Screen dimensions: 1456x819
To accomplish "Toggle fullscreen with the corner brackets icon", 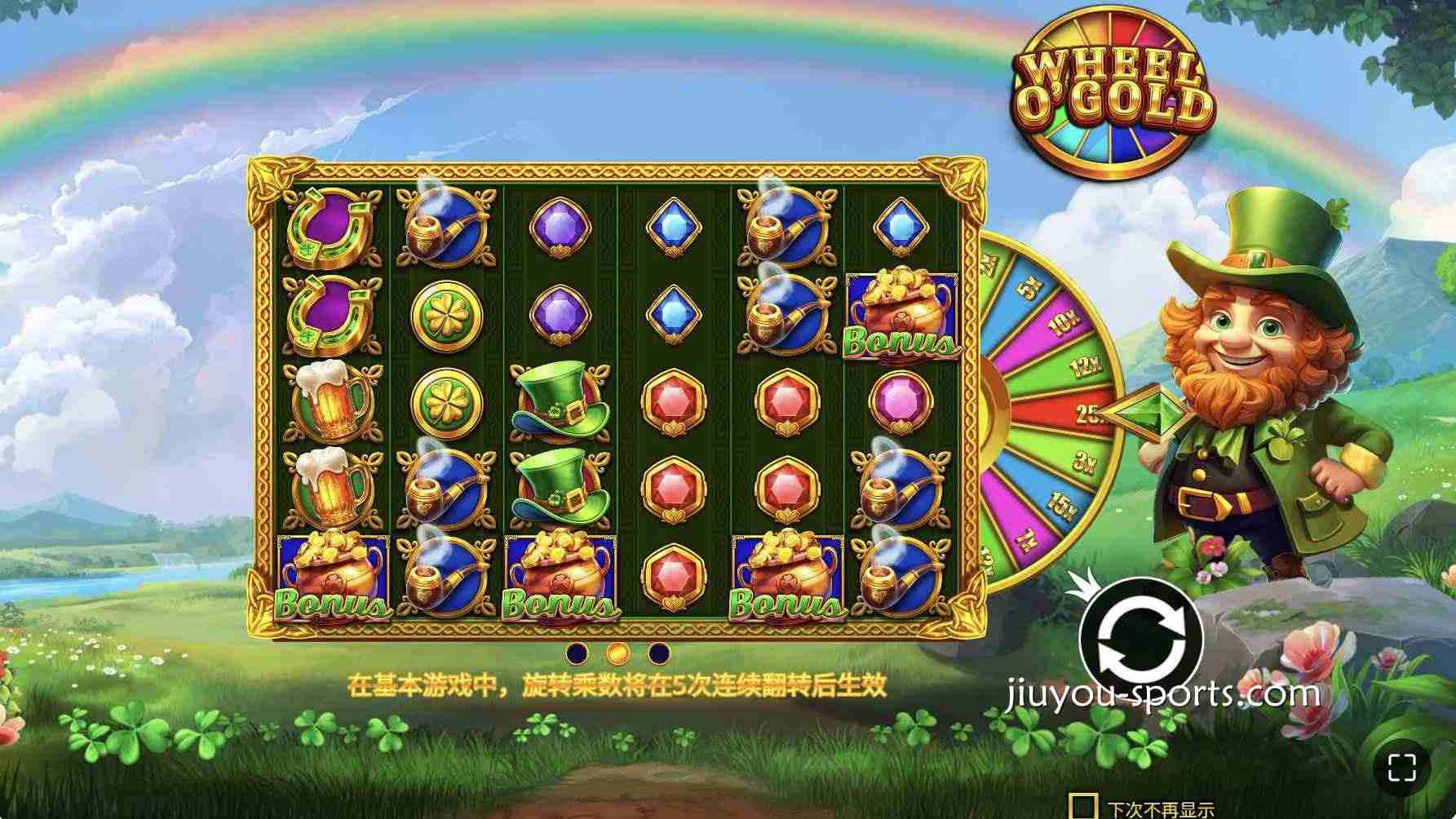I will [1401, 767].
